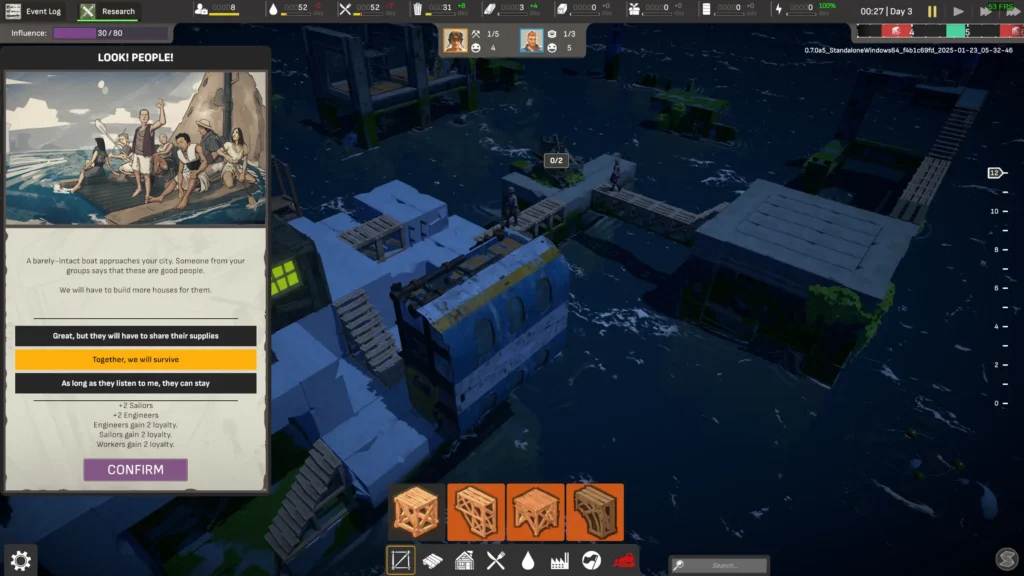Open the settings gear
This screenshot has width=1024, height=576.
point(20,560)
